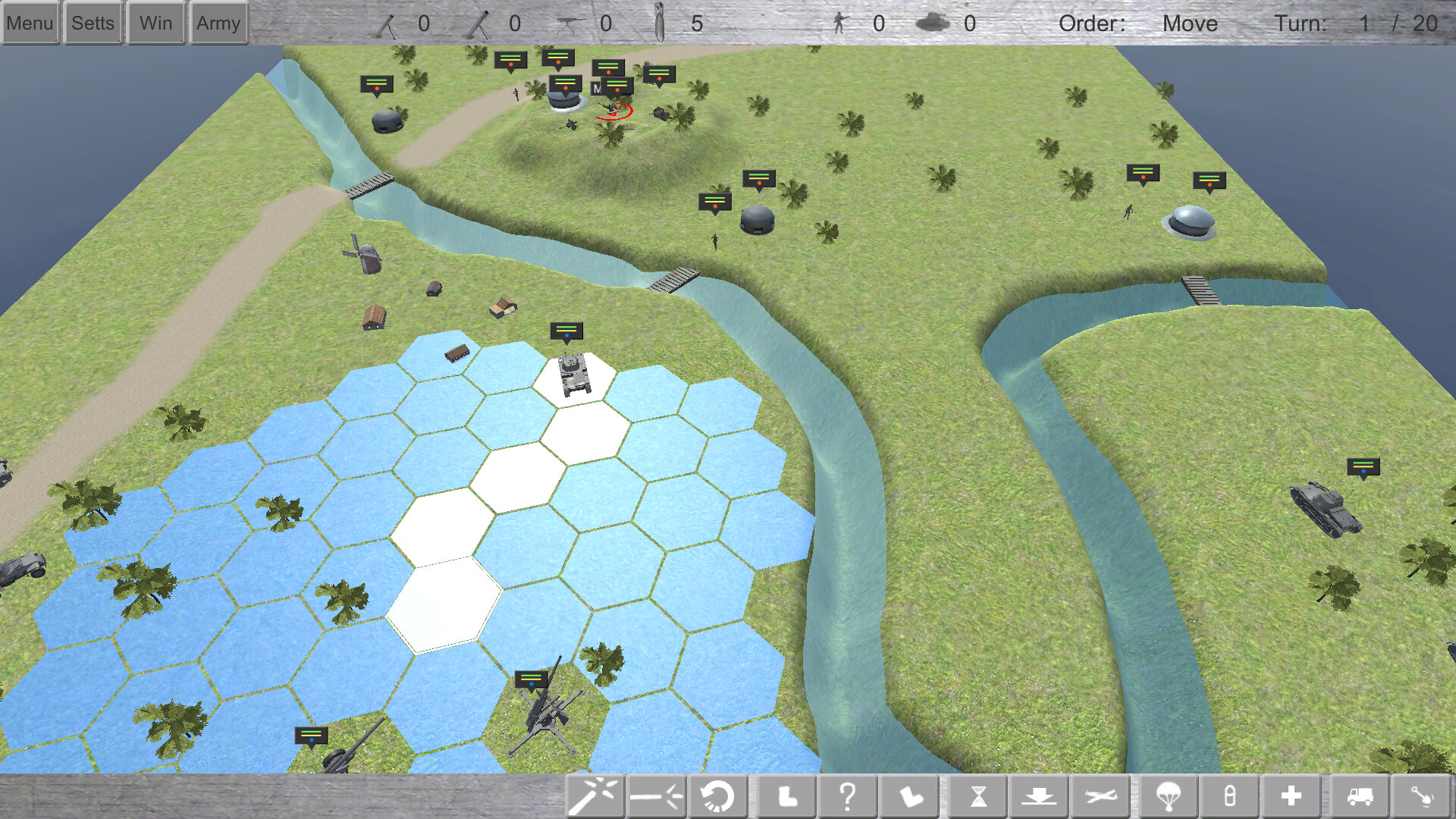Open the Menu button
This screenshot has height=819, width=1456.
pyautogui.click(x=30, y=23)
